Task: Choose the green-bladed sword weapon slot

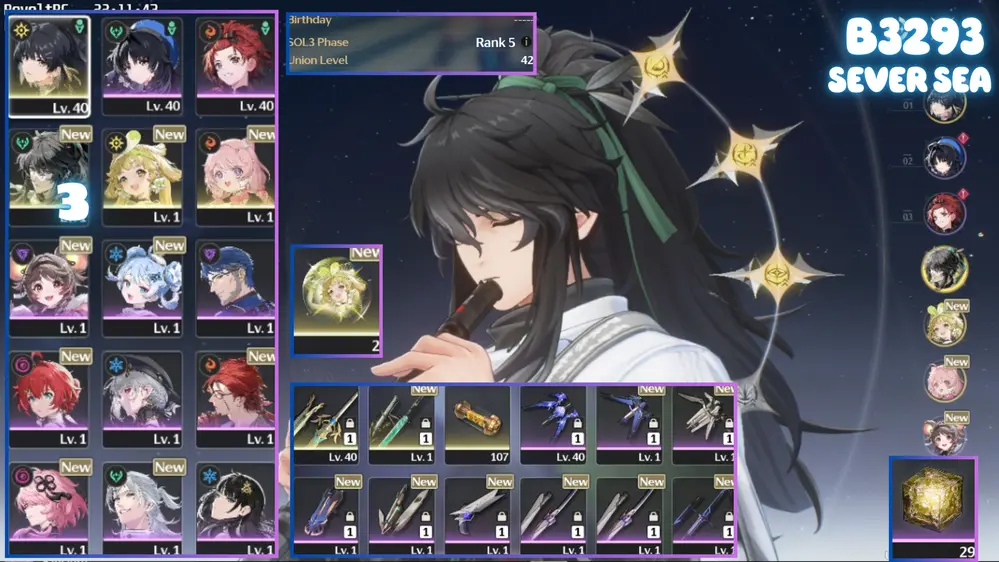Action: click(x=402, y=424)
